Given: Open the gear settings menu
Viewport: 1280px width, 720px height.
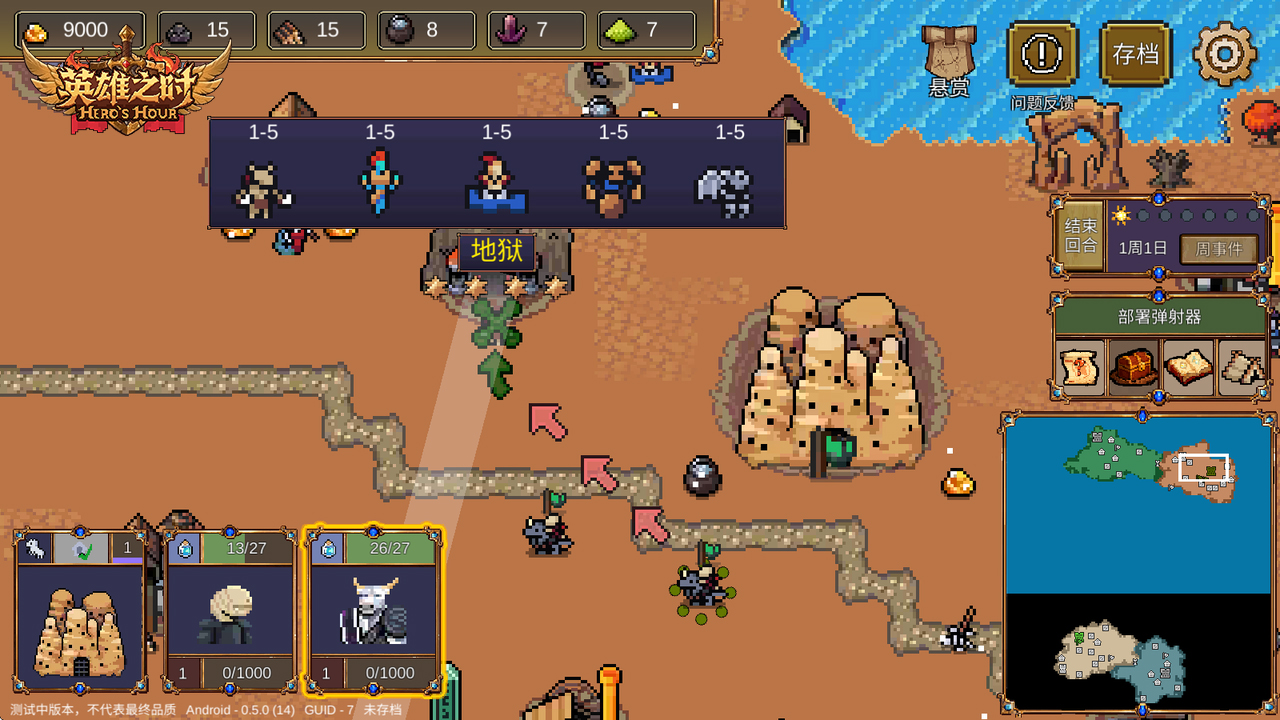Looking at the screenshot, I should click(1224, 52).
